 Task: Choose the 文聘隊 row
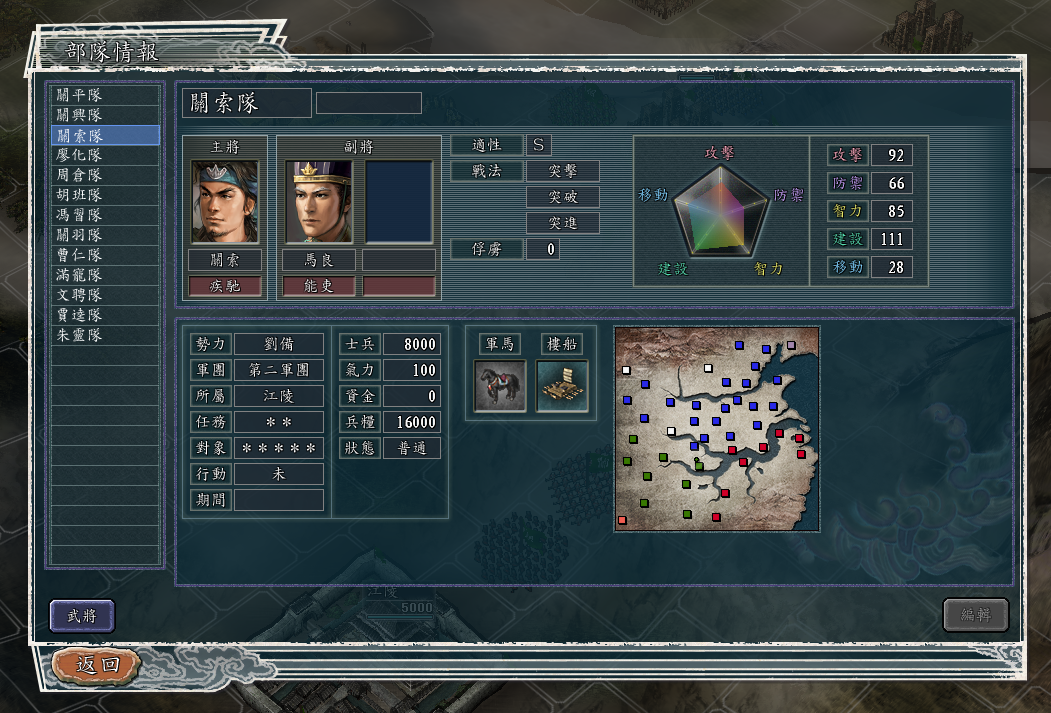(105, 295)
